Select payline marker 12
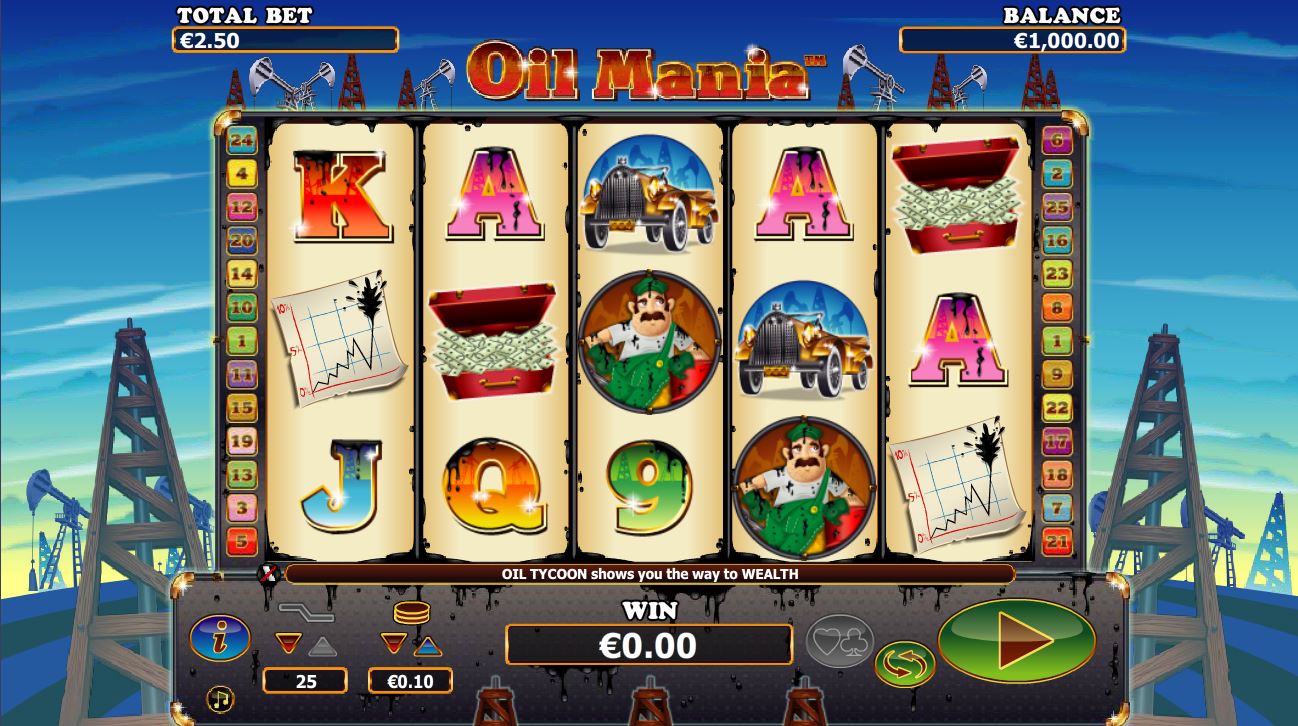 [x=242, y=207]
